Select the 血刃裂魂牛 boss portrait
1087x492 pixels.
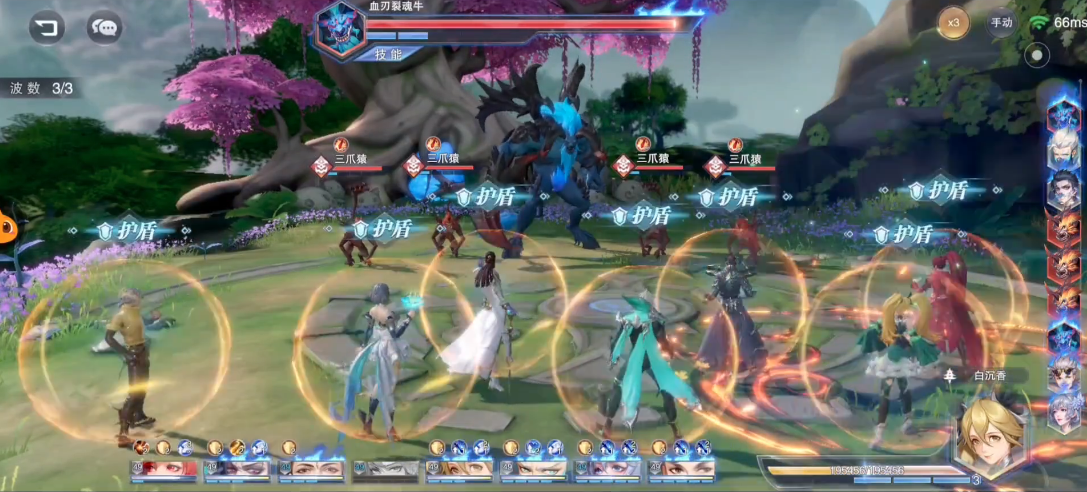point(338,29)
